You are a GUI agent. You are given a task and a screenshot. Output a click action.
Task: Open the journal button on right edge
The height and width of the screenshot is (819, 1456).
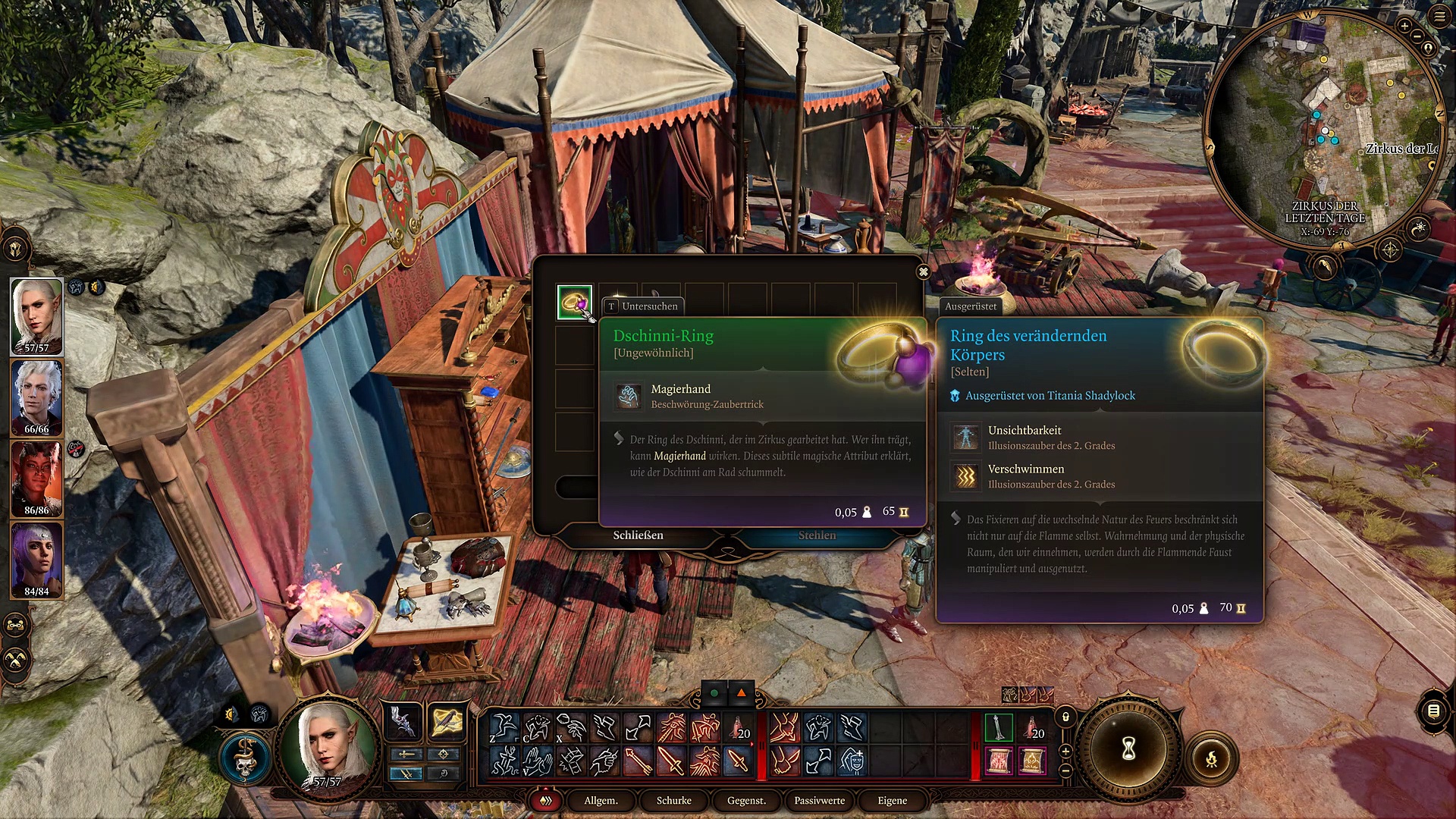click(1433, 711)
